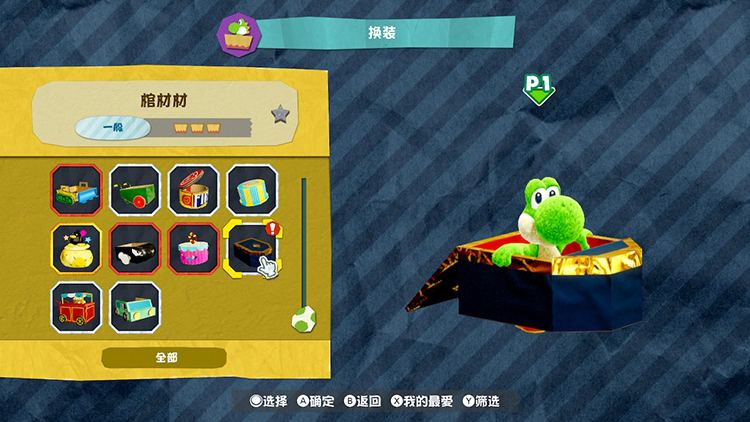Choose the black Bullet Bill box costume
This screenshot has height=422, width=750.
coord(135,248)
